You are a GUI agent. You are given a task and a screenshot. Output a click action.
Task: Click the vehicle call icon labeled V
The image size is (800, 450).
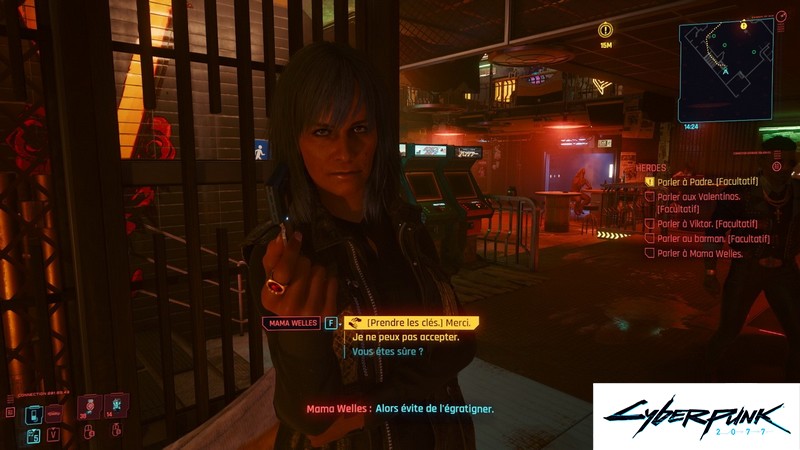pos(53,434)
